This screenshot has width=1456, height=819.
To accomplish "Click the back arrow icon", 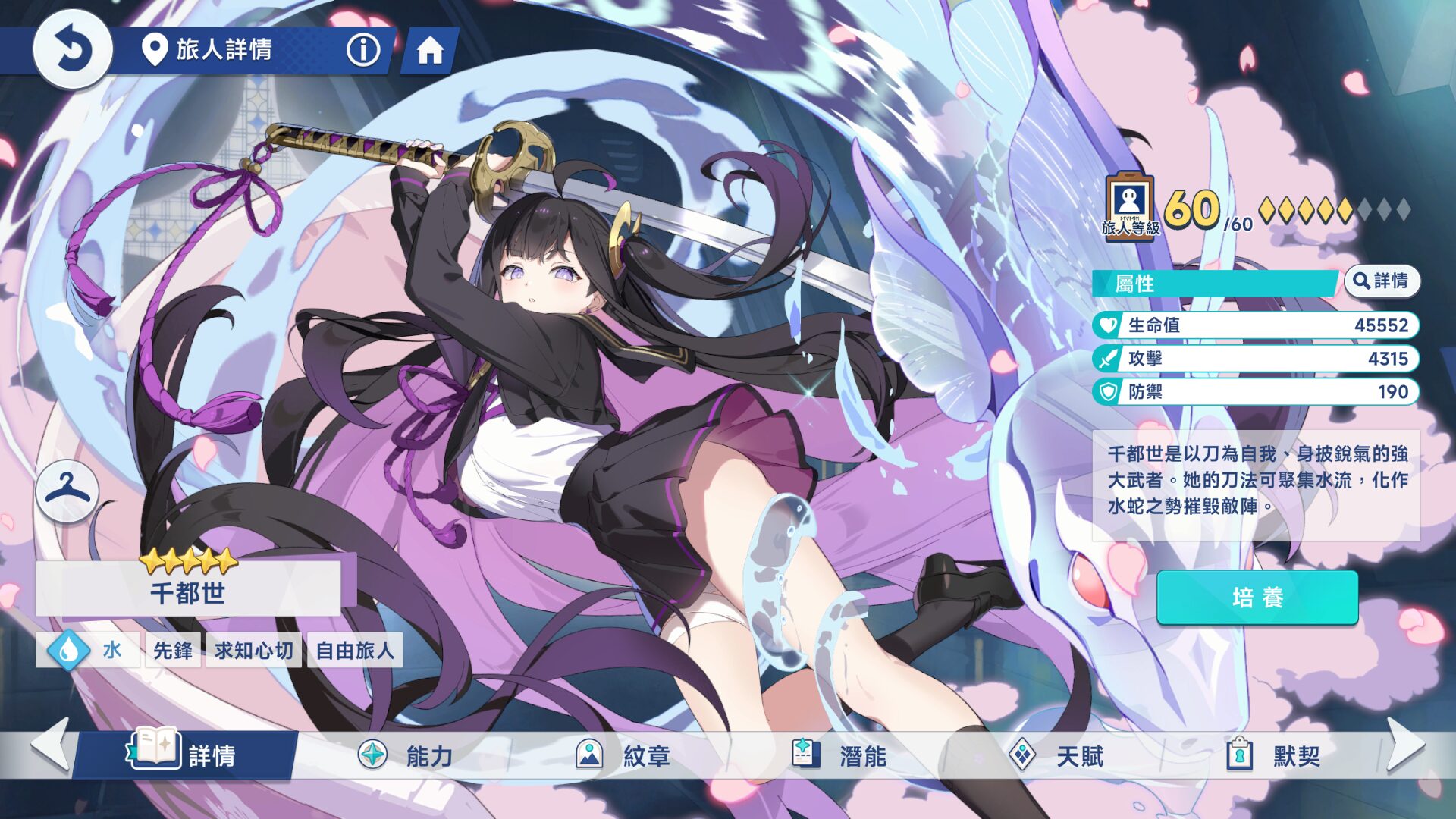I will pyautogui.click(x=73, y=51).
